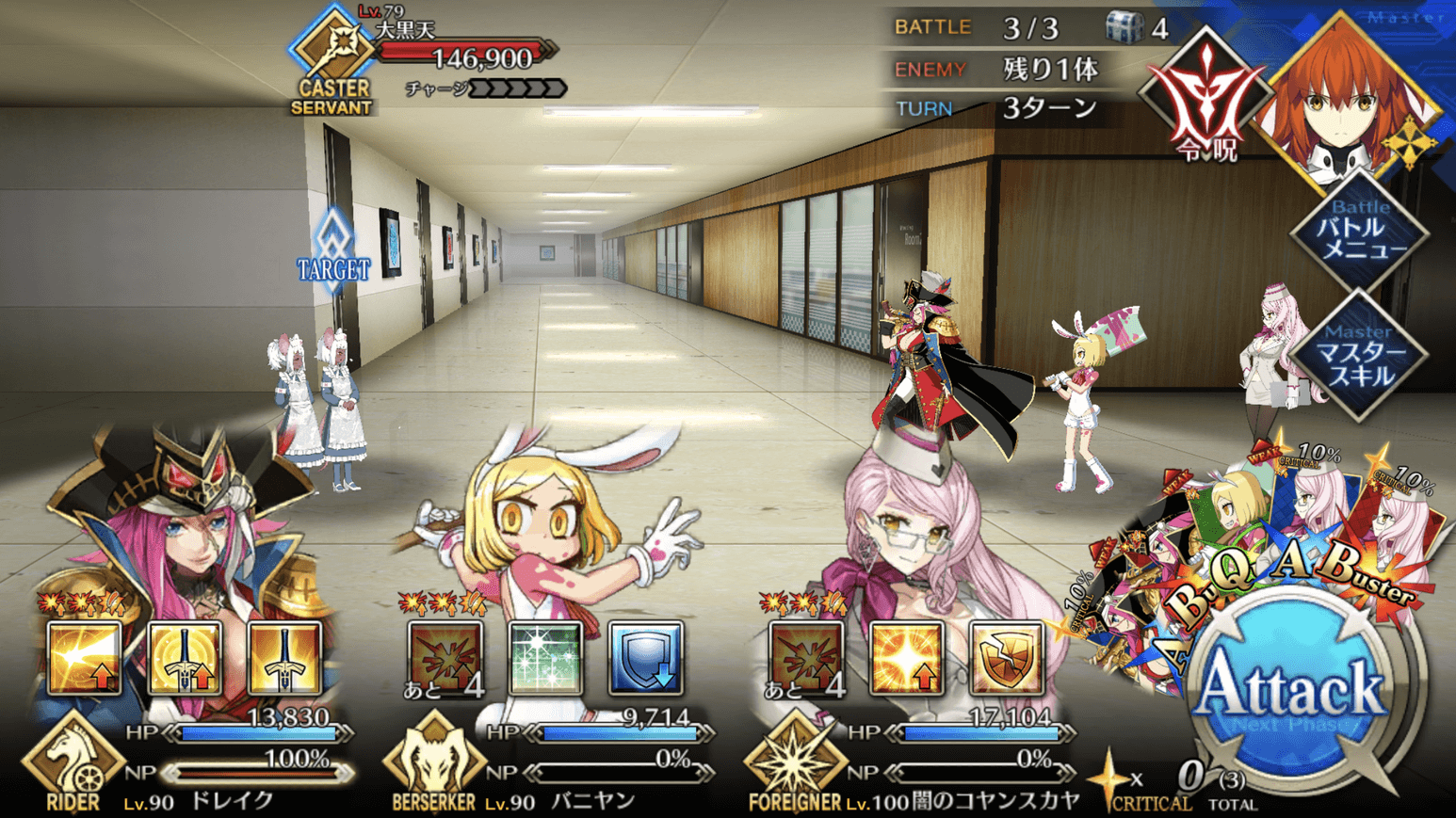Screen dimensions: 1456x818
Task: Select Koyanskaya's cooldown skill showing あと4
Action: 806,658
